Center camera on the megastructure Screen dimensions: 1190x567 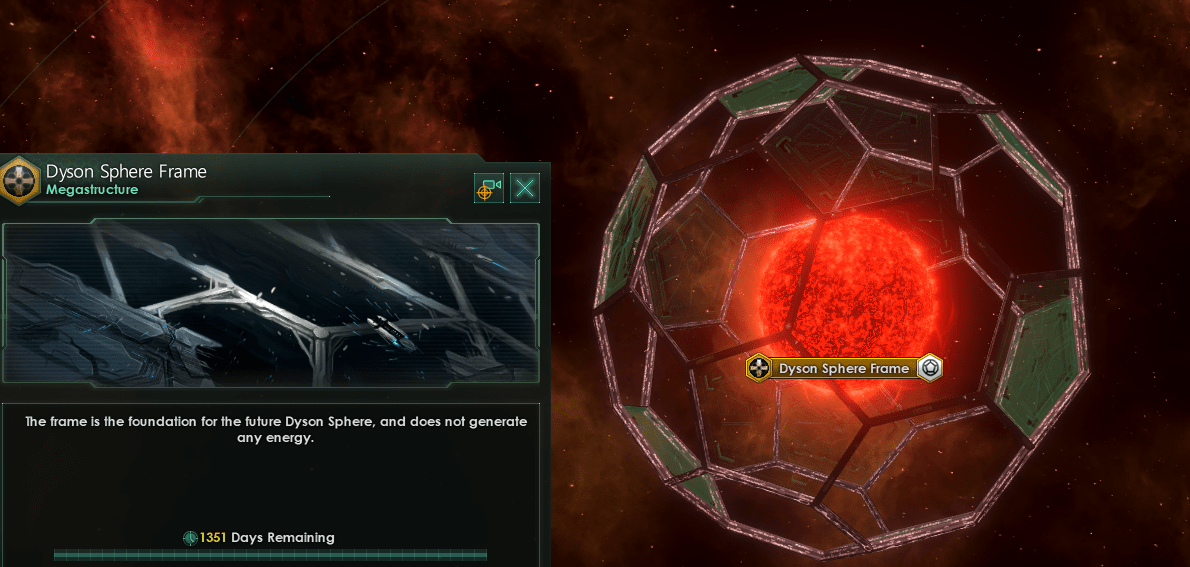488,188
